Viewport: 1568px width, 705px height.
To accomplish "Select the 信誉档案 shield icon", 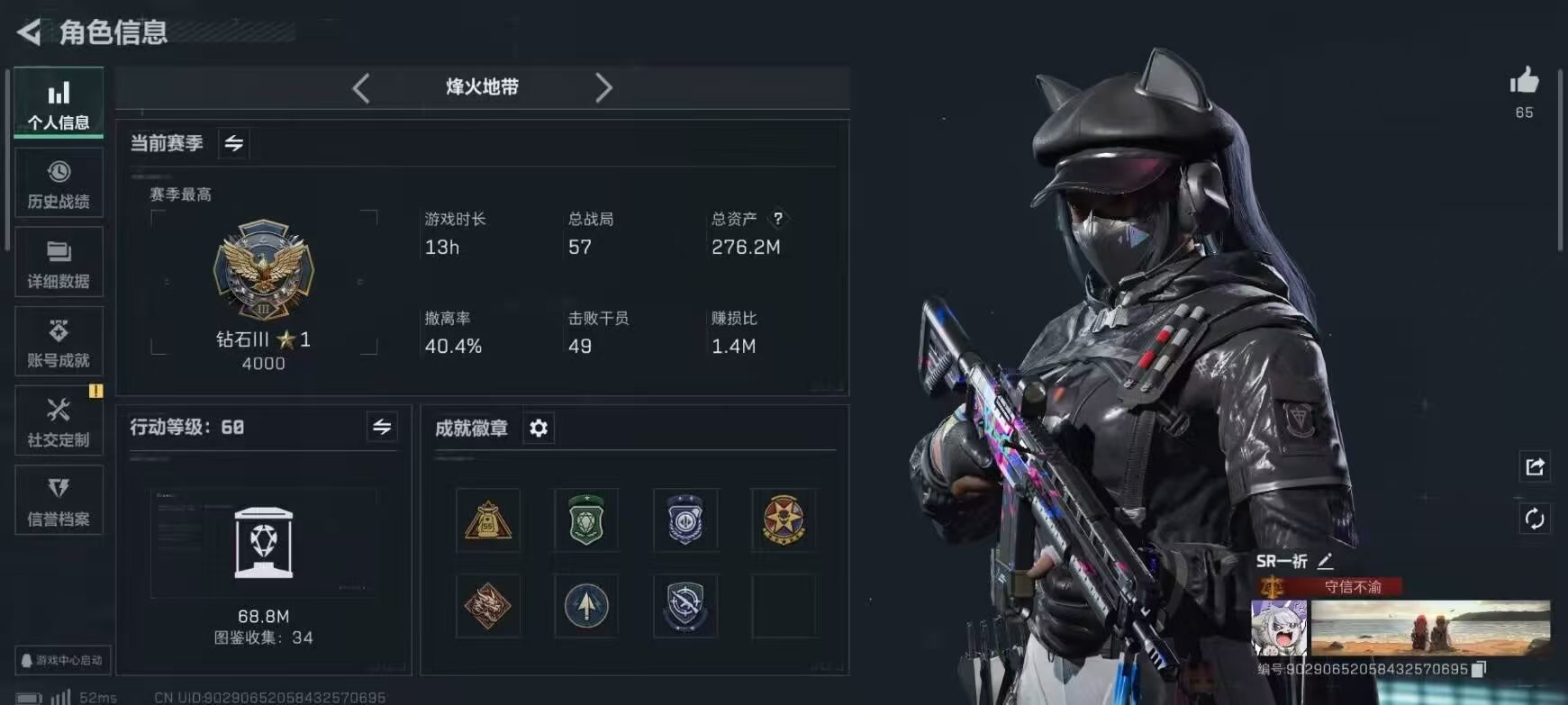I will 59,500.
